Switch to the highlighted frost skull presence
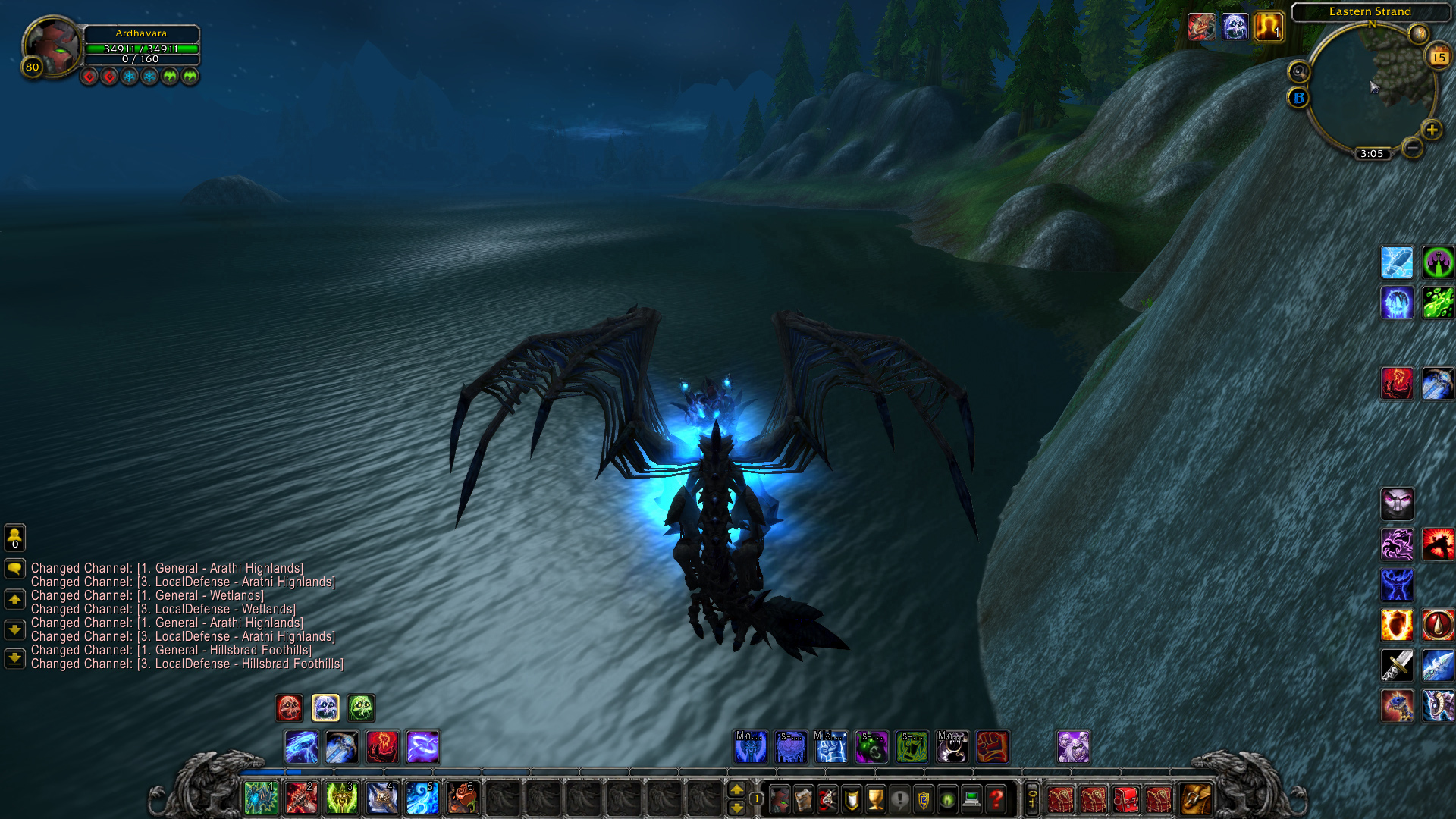 [325, 708]
